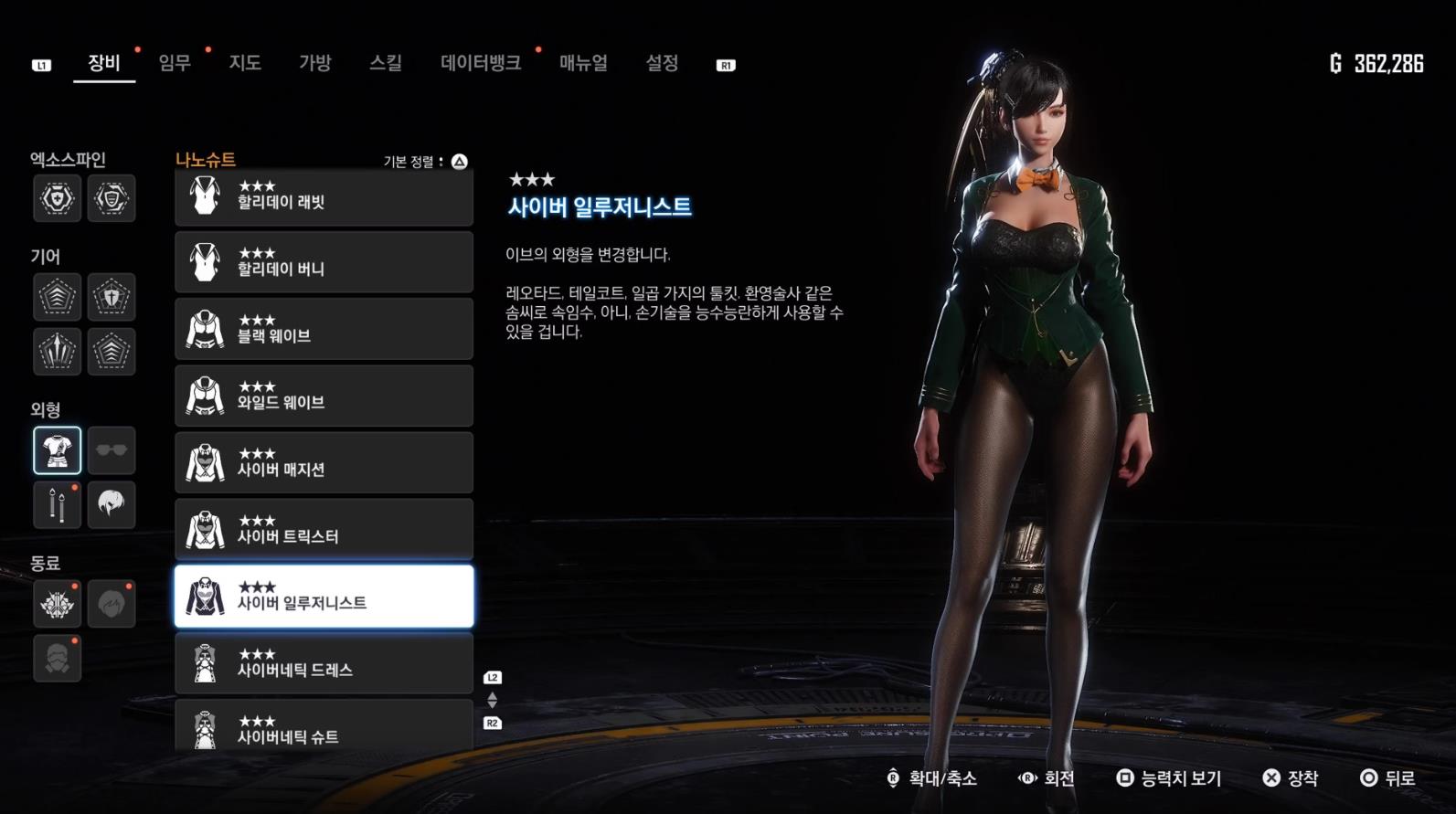Screen dimensions: 1456x814
Task: Click the highlighted nanosuit appearance icon
Action: [x=57, y=449]
